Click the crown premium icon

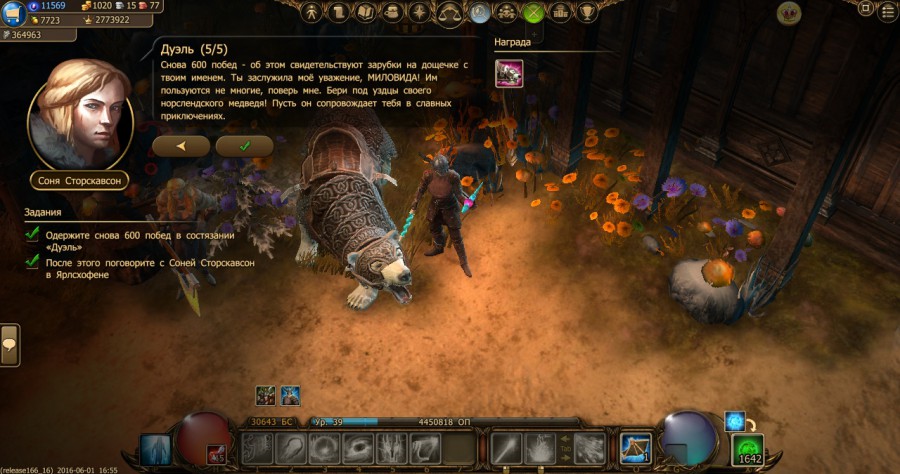click(789, 13)
